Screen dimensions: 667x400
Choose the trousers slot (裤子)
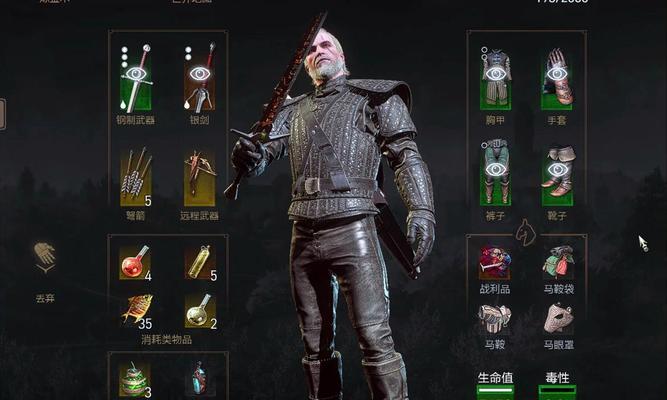495,170
